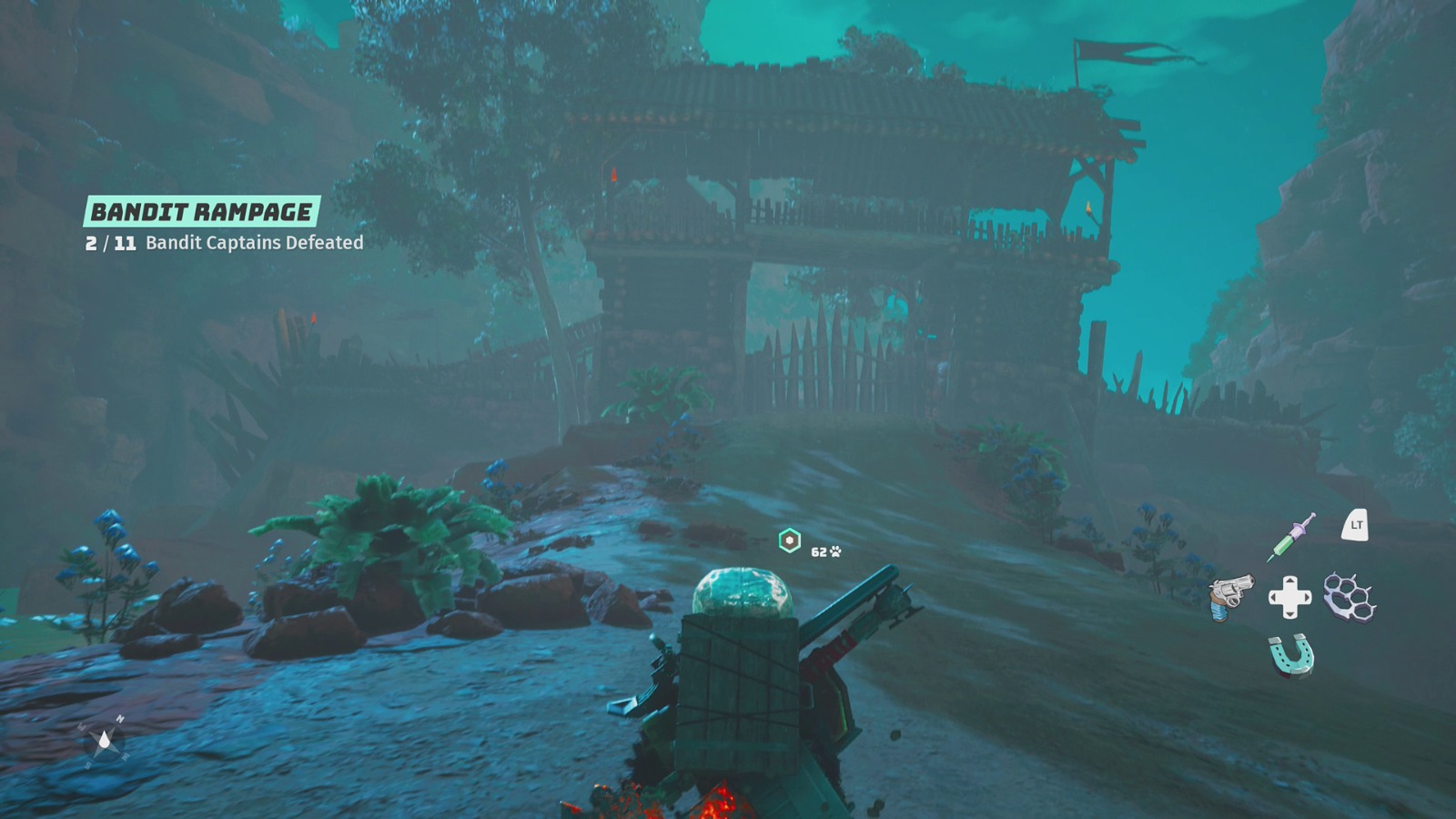Click the paw currency icon beside 62
Image resolution: width=1456 pixels, height=819 pixels.
[835, 550]
